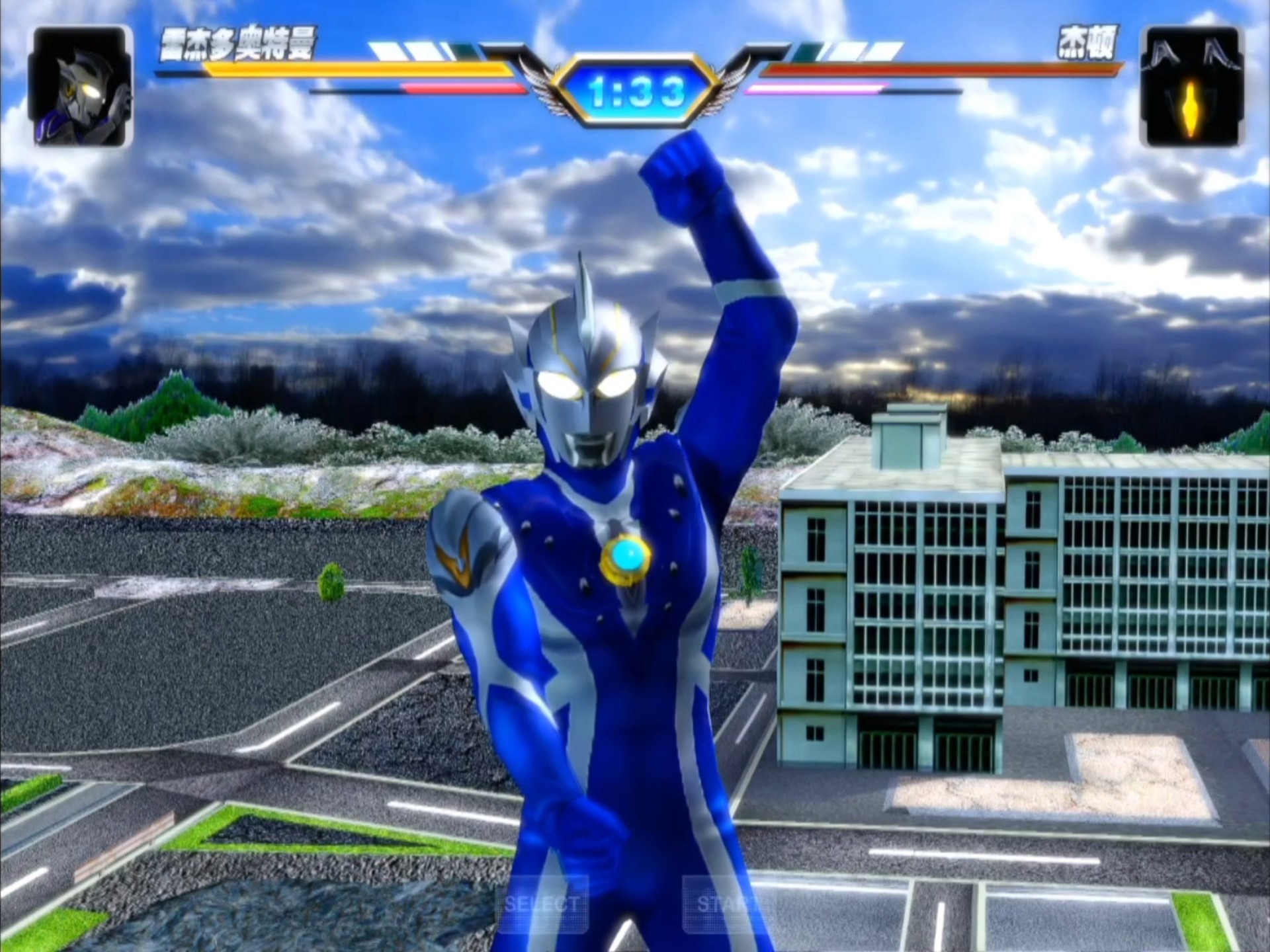This screenshot has height=952, width=1270.
Task: Click the player's Ultraman character portrait
Action: 81,87
